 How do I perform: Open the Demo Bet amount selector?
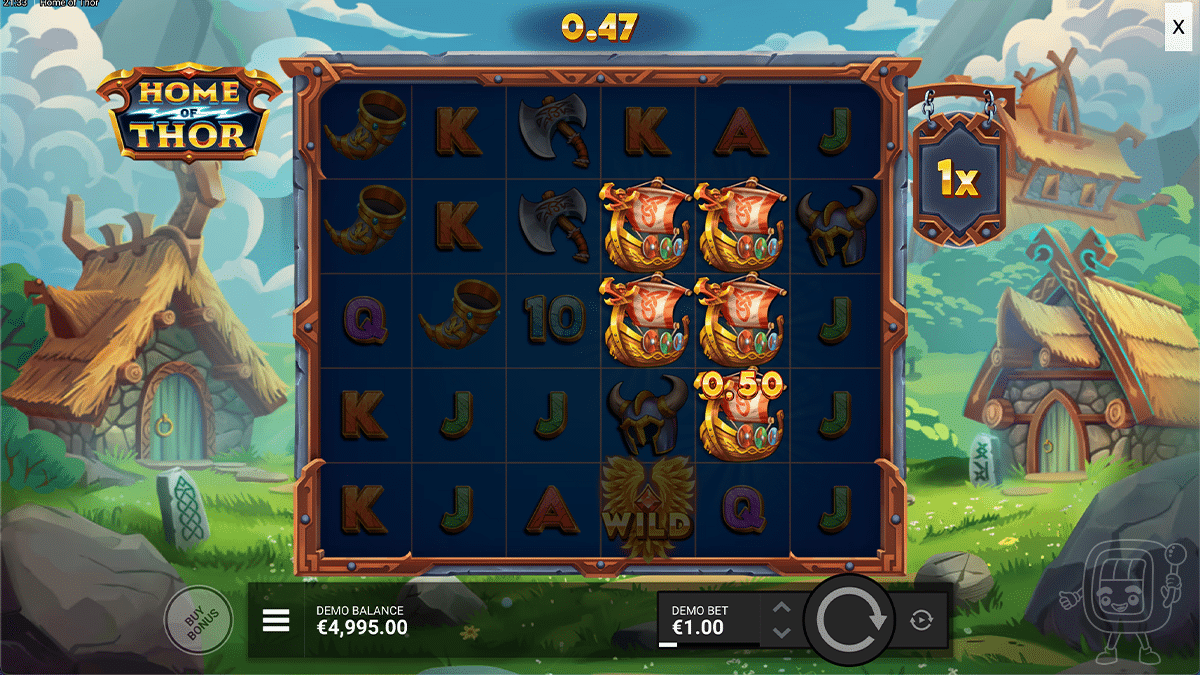[707, 621]
